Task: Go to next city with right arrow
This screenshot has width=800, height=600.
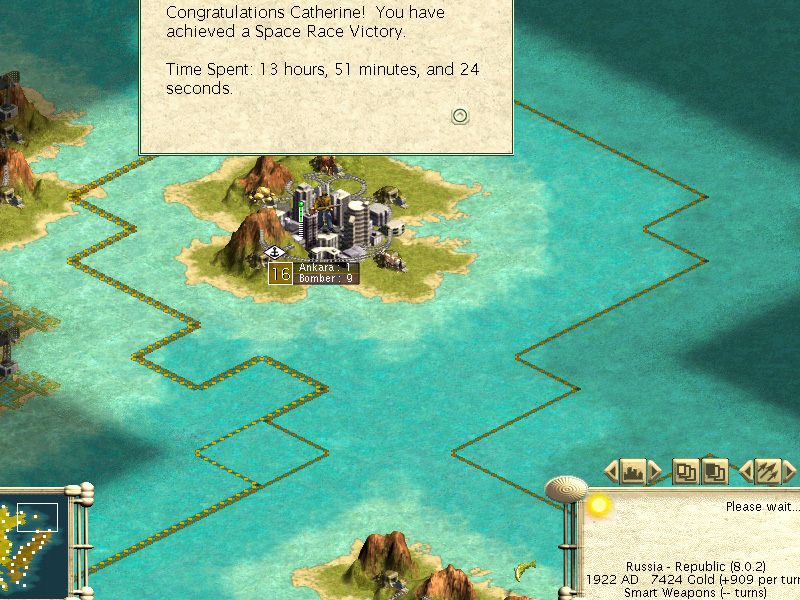Action: pos(655,470)
